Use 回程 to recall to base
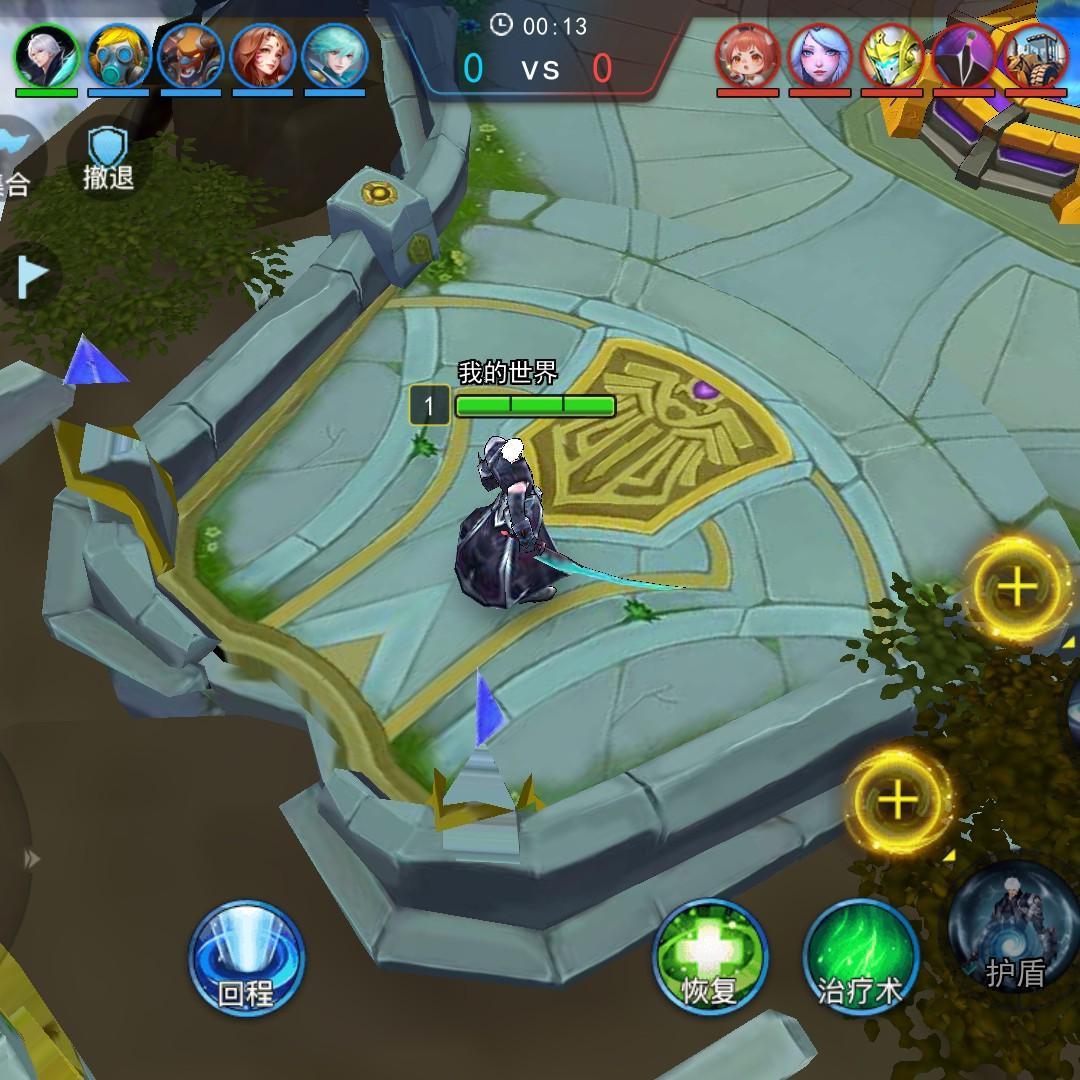This screenshot has width=1080, height=1080. [x=246, y=957]
